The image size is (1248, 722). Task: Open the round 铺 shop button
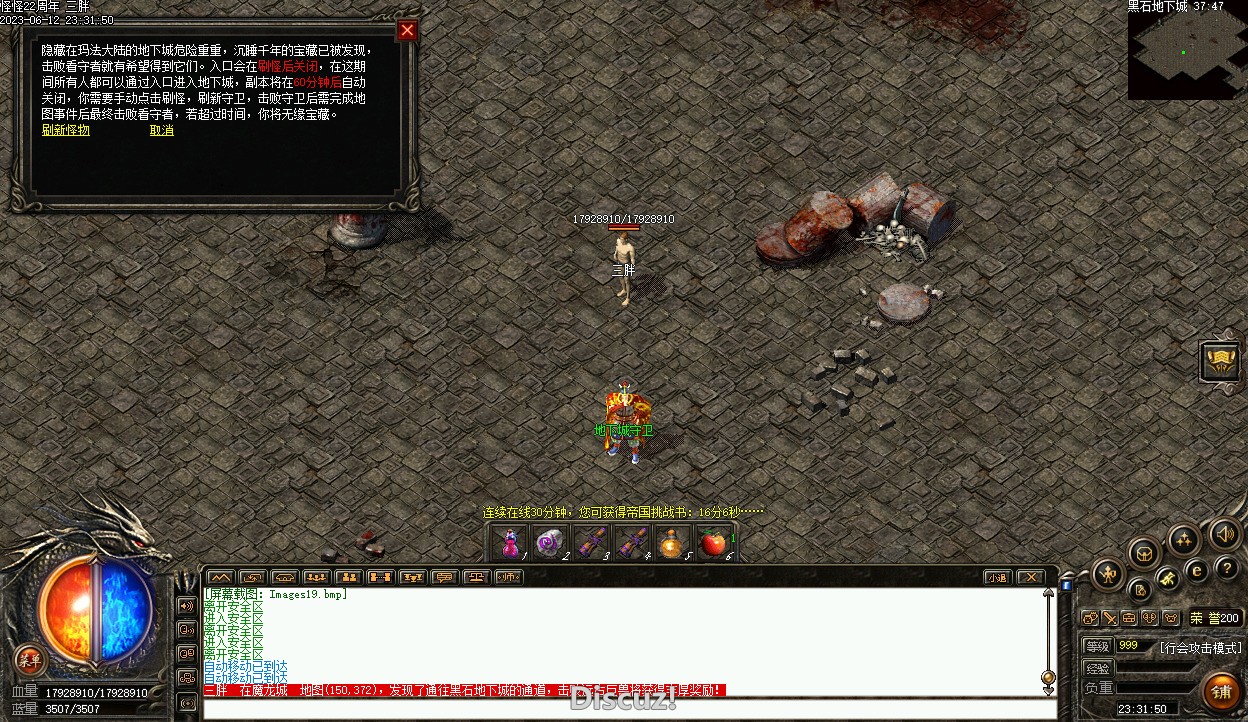1221,691
